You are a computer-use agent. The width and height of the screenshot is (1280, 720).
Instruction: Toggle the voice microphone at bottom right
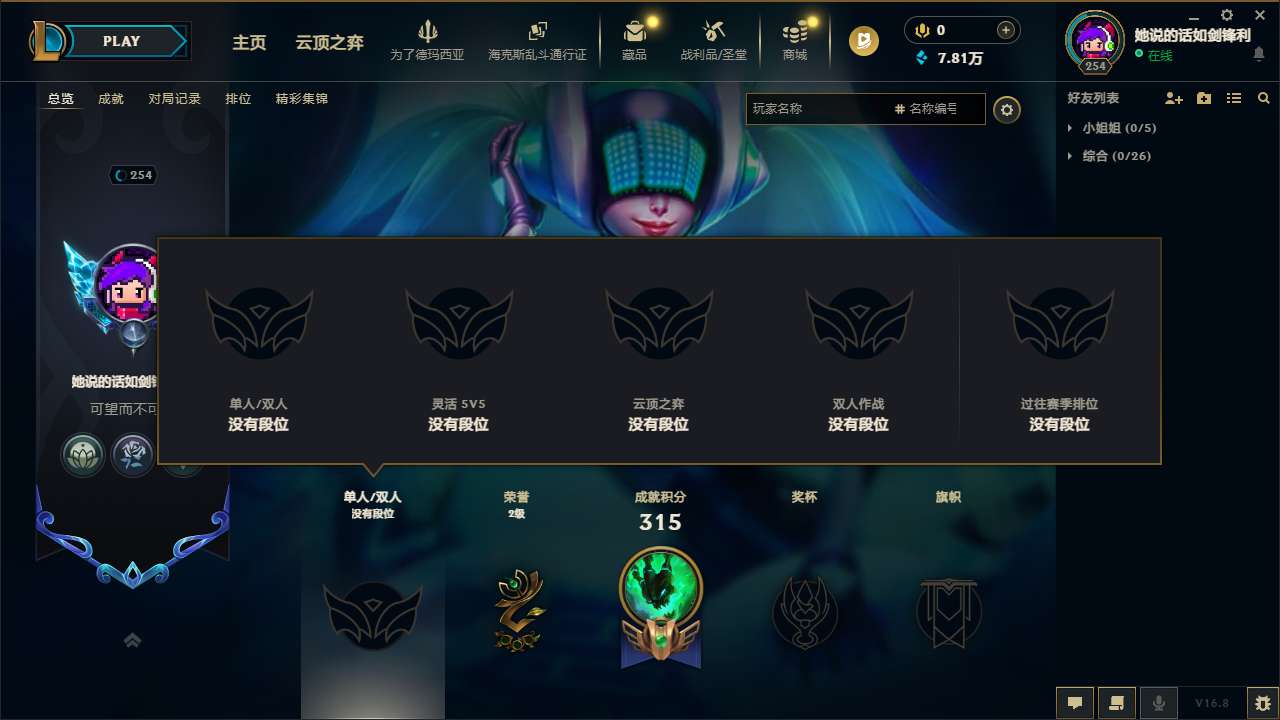click(x=1159, y=702)
